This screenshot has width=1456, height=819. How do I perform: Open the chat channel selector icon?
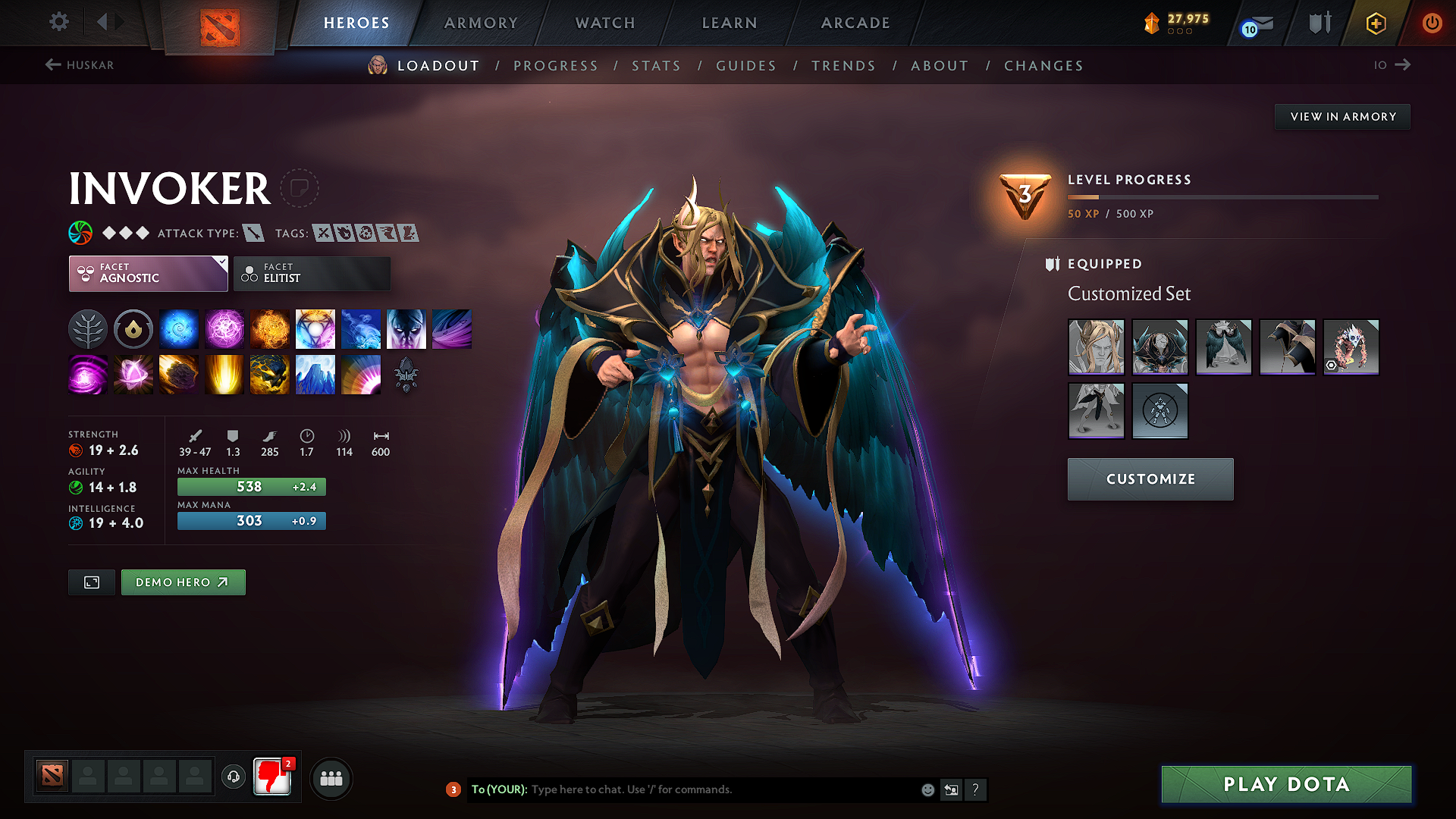[x=952, y=789]
